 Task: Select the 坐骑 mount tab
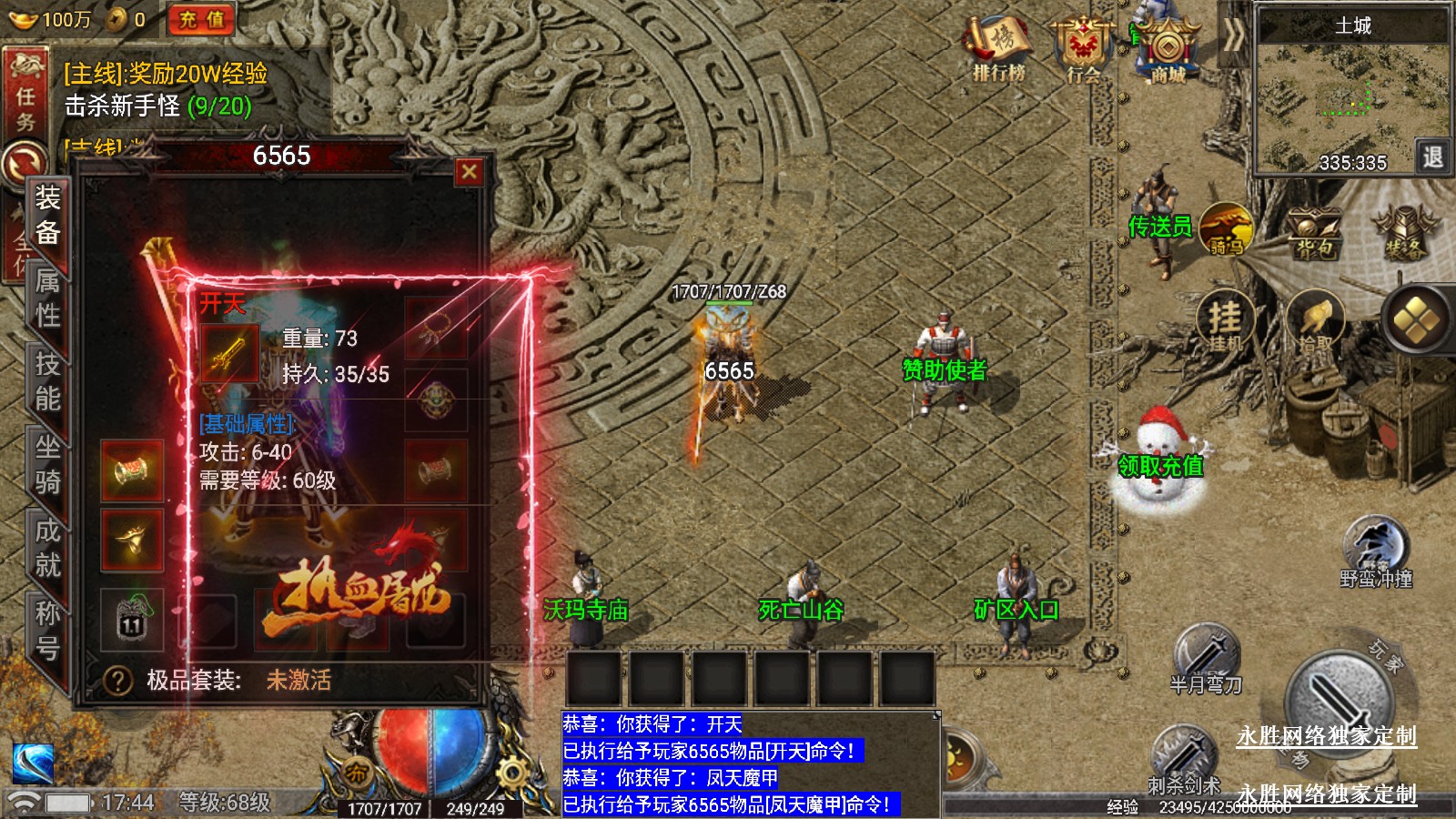point(48,464)
